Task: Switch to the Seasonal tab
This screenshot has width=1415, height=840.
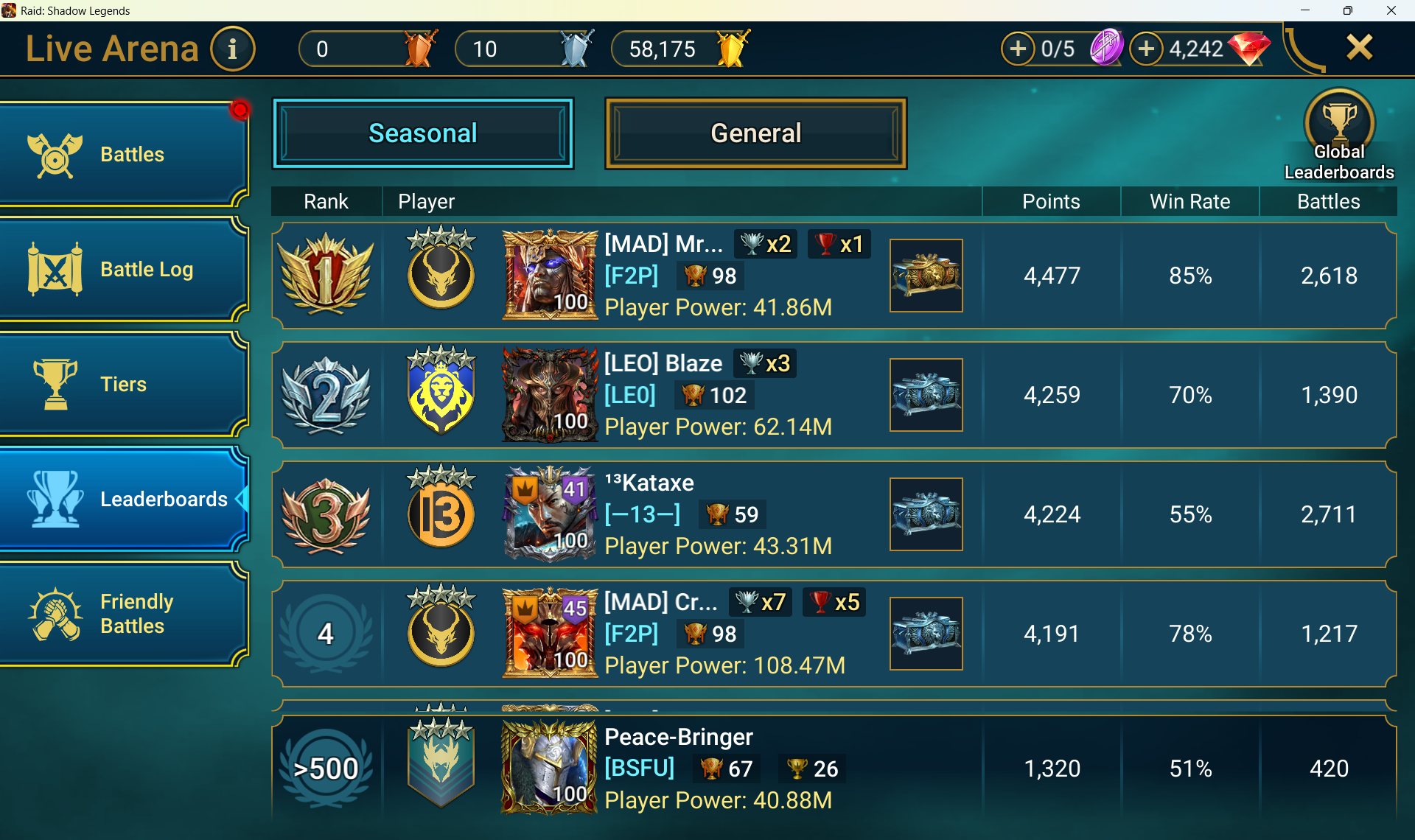Action: (x=423, y=133)
